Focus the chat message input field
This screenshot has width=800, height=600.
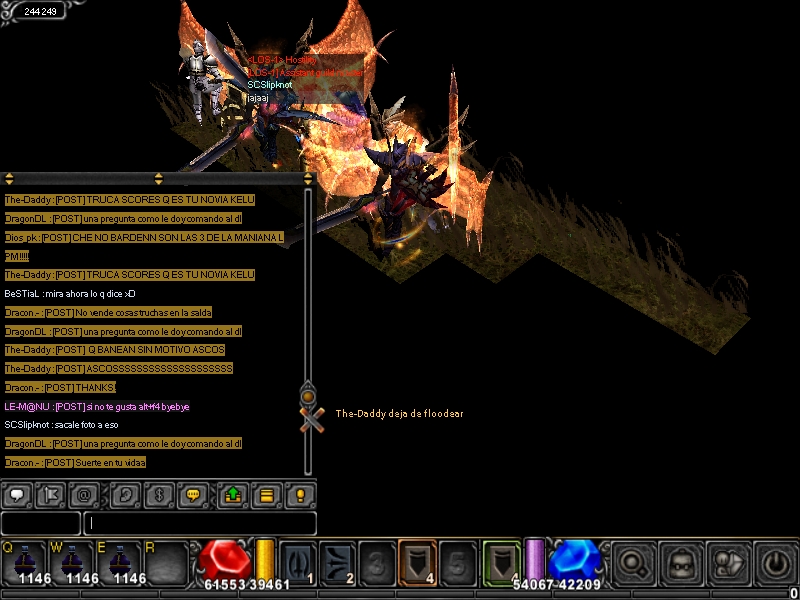200,523
